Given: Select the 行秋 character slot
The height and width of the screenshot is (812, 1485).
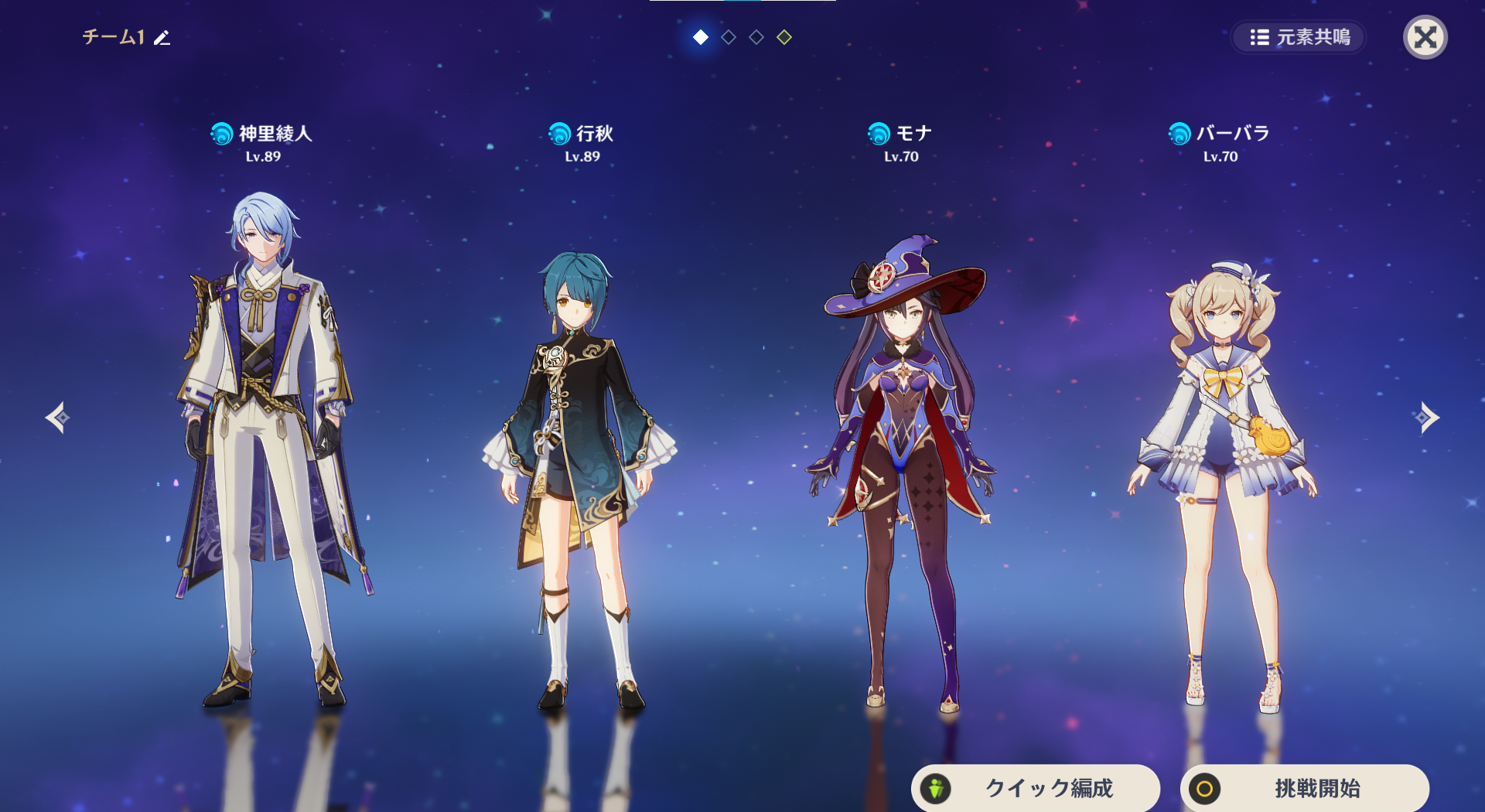Looking at the screenshot, I should coord(582,464).
